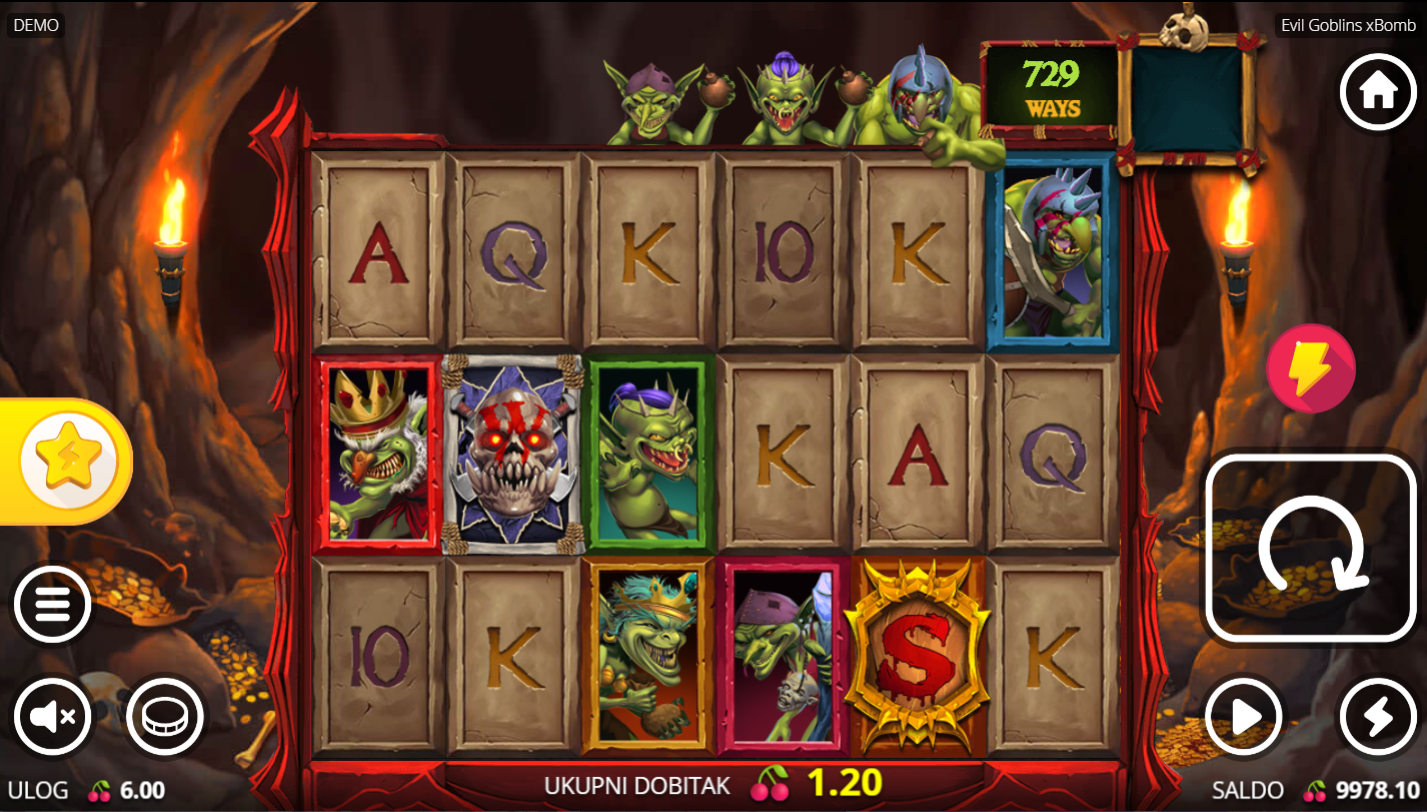Click the red lightning bolt feature button
This screenshot has height=812, width=1427.
[x=1310, y=368]
